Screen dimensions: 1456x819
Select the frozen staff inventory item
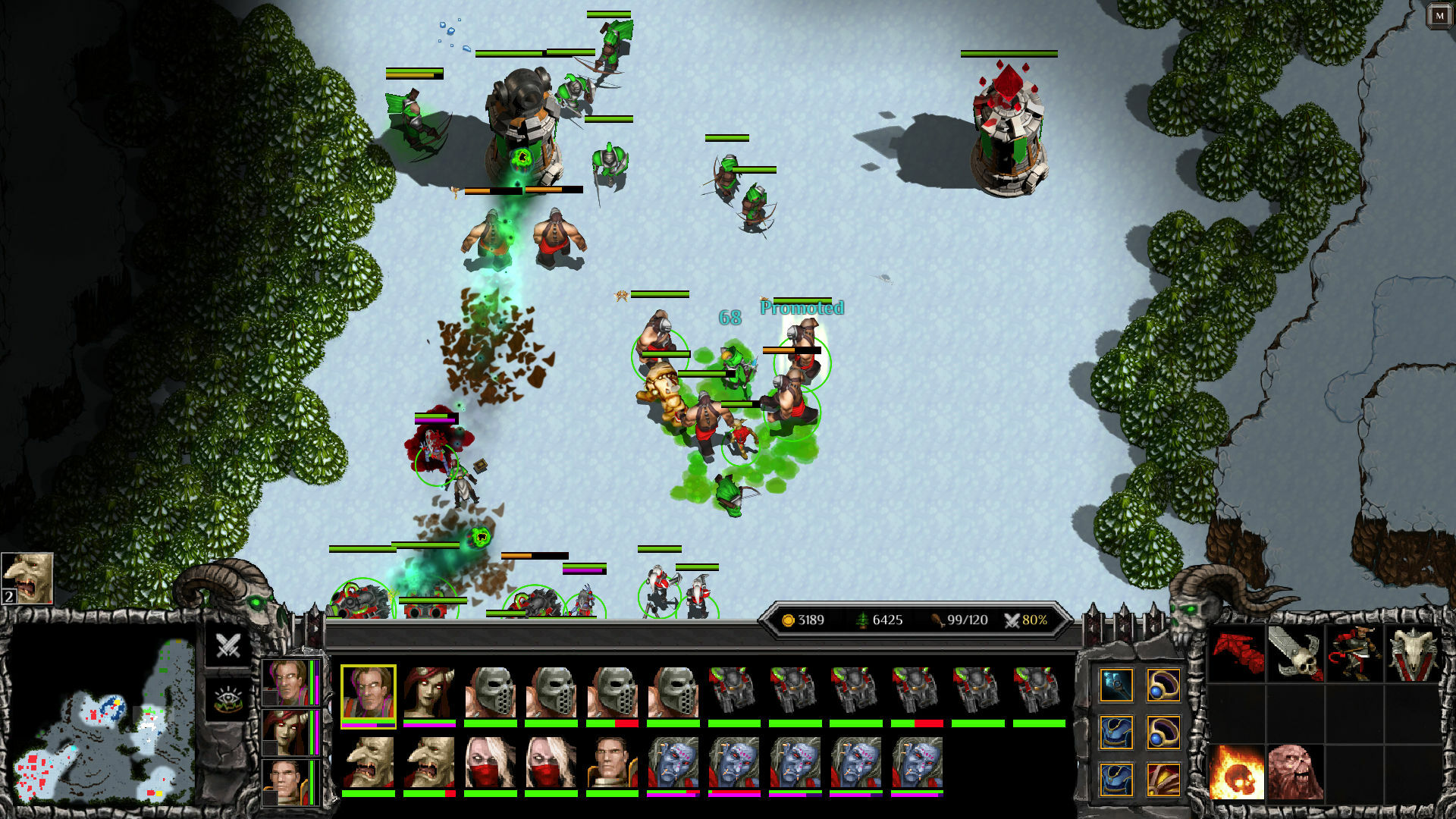pos(1116,686)
